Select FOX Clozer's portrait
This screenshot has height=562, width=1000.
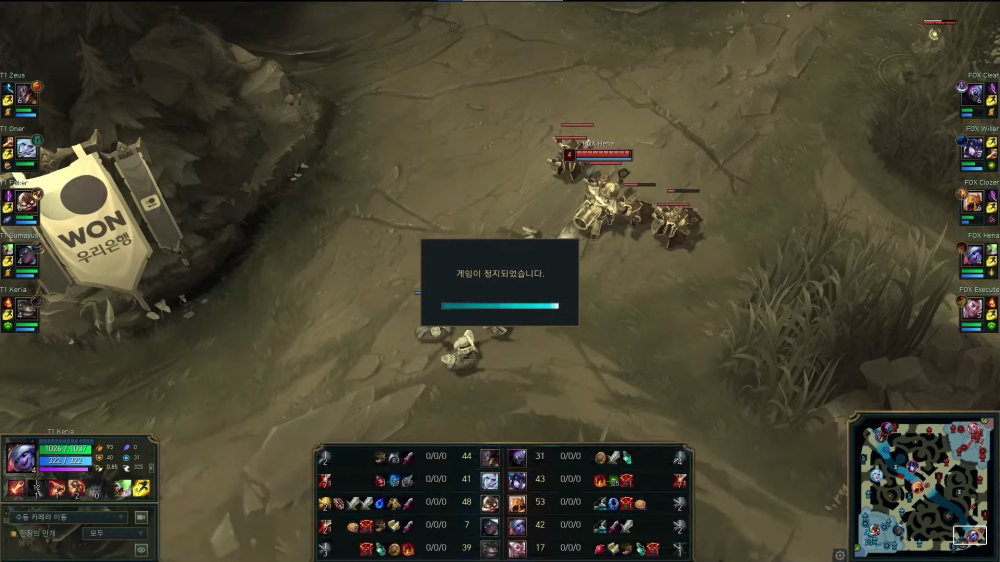[973, 202]
